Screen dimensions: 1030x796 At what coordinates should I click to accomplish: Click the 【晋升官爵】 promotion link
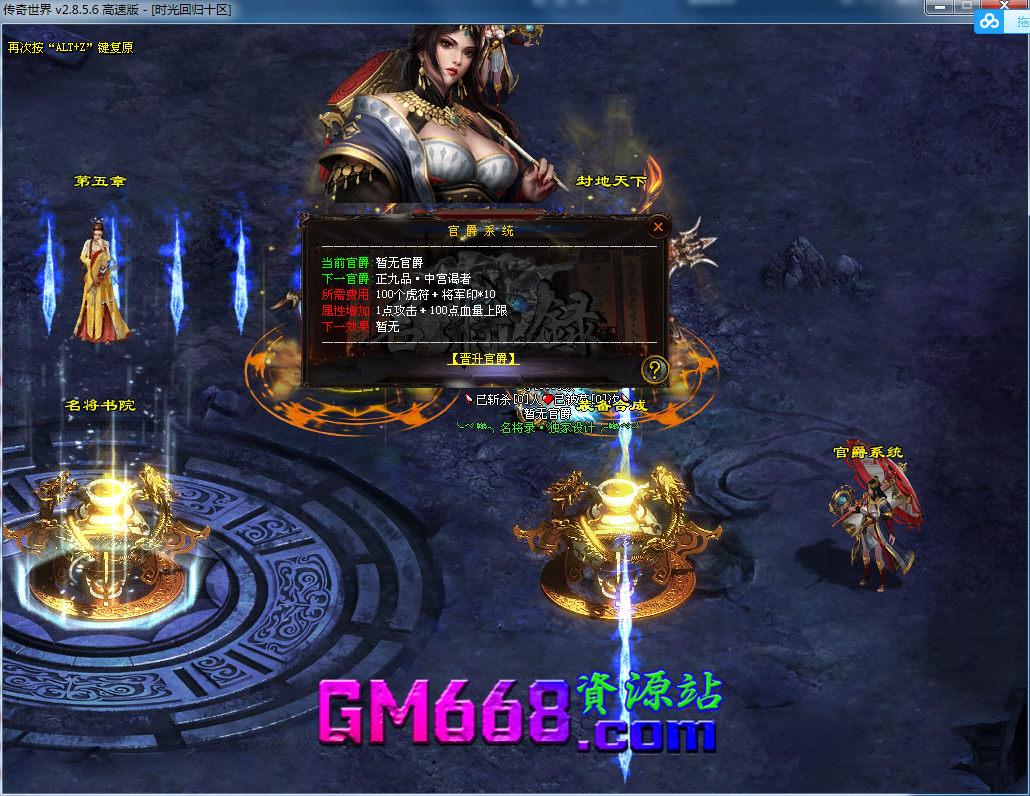(x=484, y=358)
